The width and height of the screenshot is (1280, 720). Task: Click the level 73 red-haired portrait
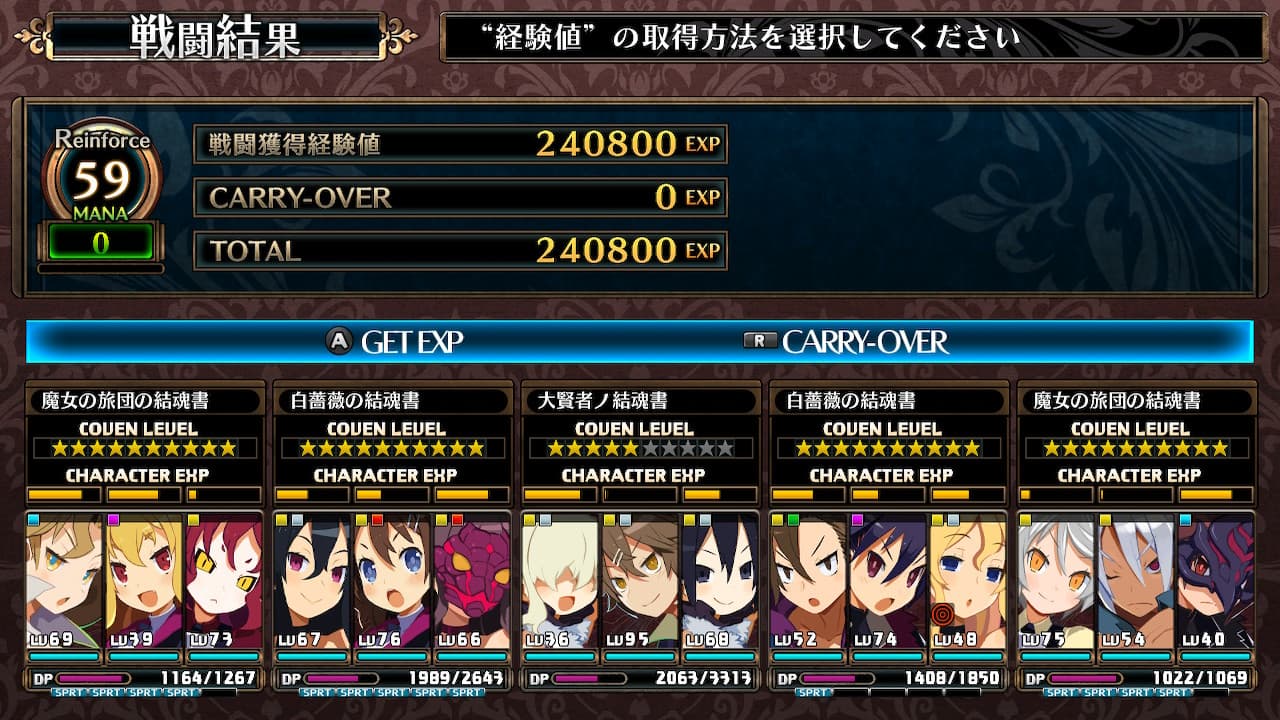223,580
